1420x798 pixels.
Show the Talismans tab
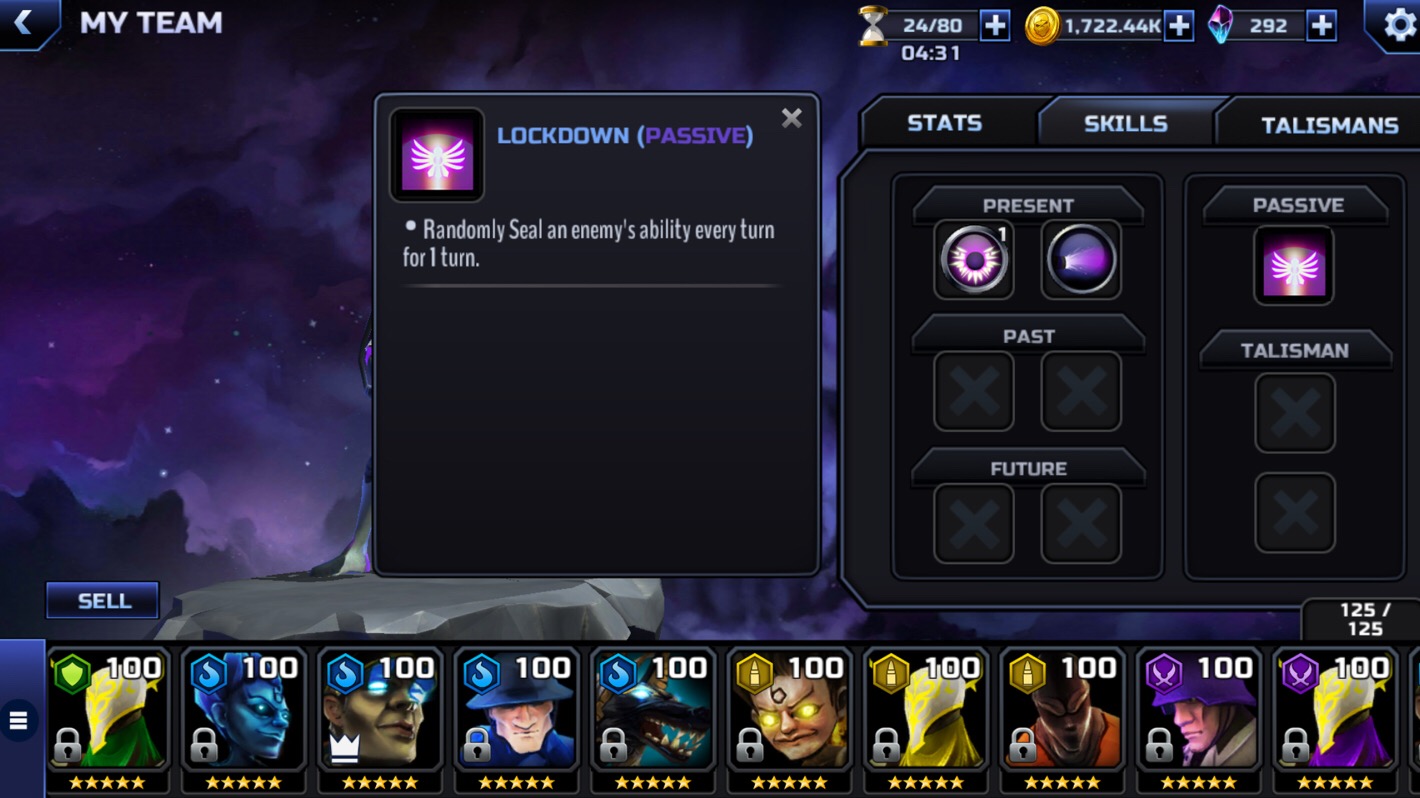[x=1329, y=125]
